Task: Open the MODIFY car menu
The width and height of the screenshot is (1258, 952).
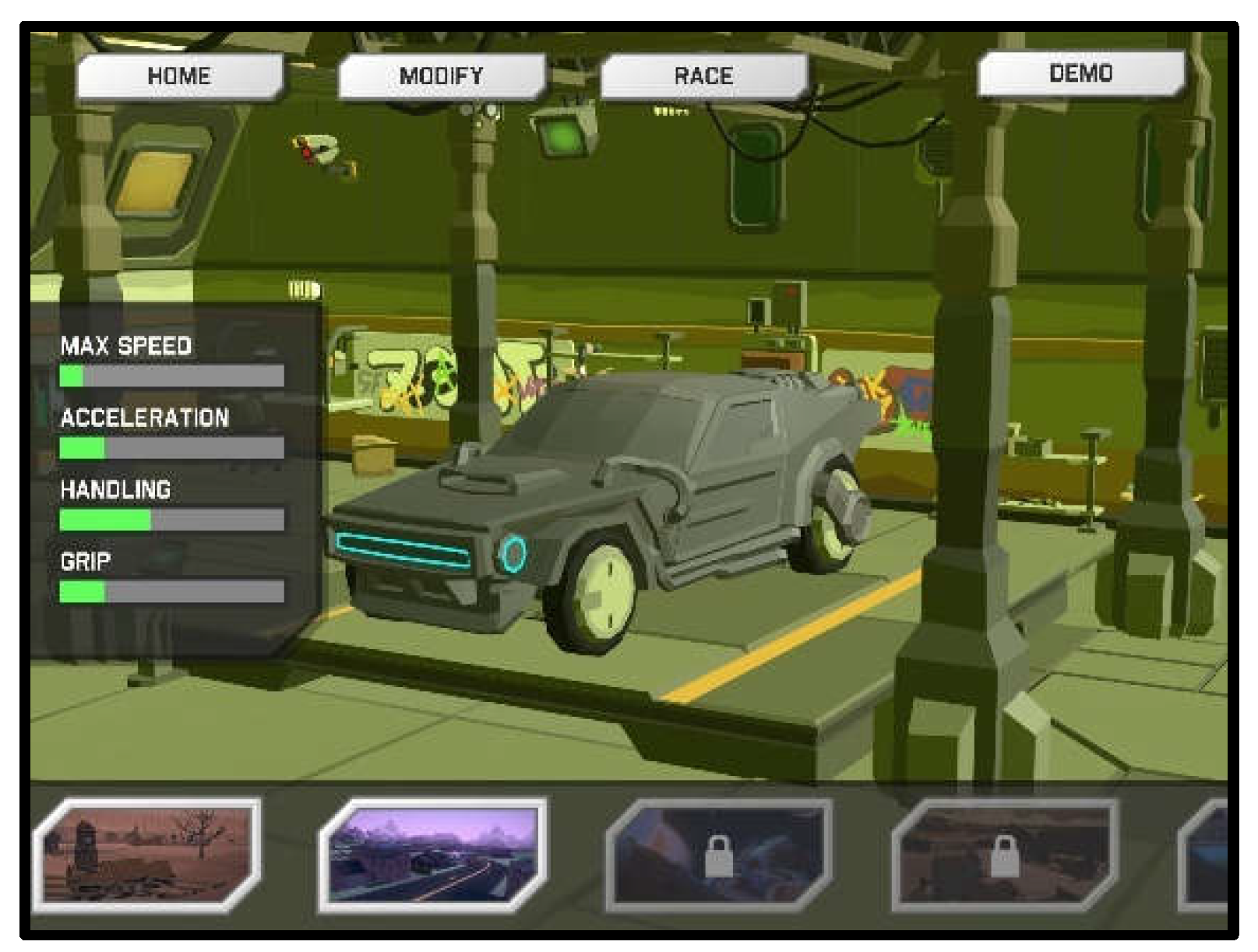Action: click(441, 76)
